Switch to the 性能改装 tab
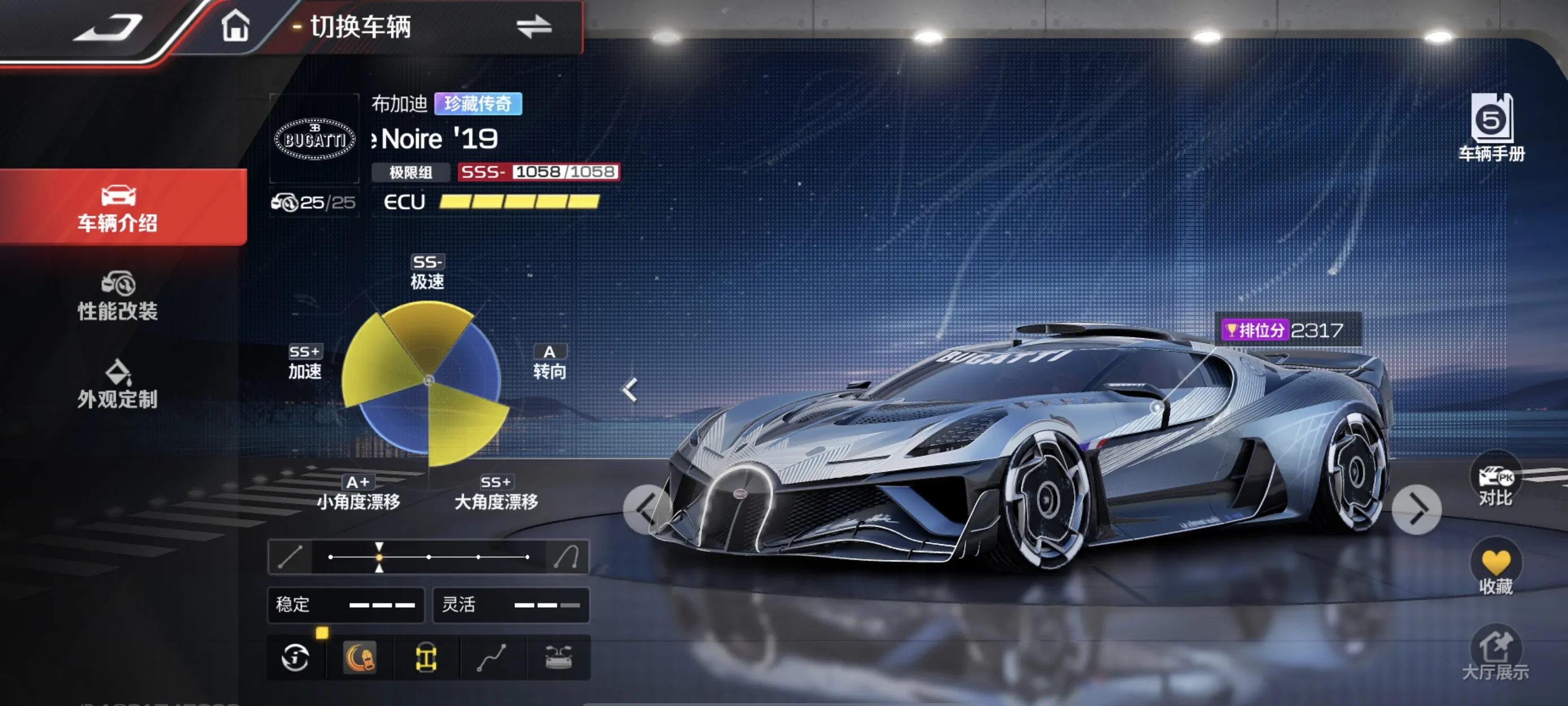This screenshot has width=1568, height=706. (x=117, y=297)
